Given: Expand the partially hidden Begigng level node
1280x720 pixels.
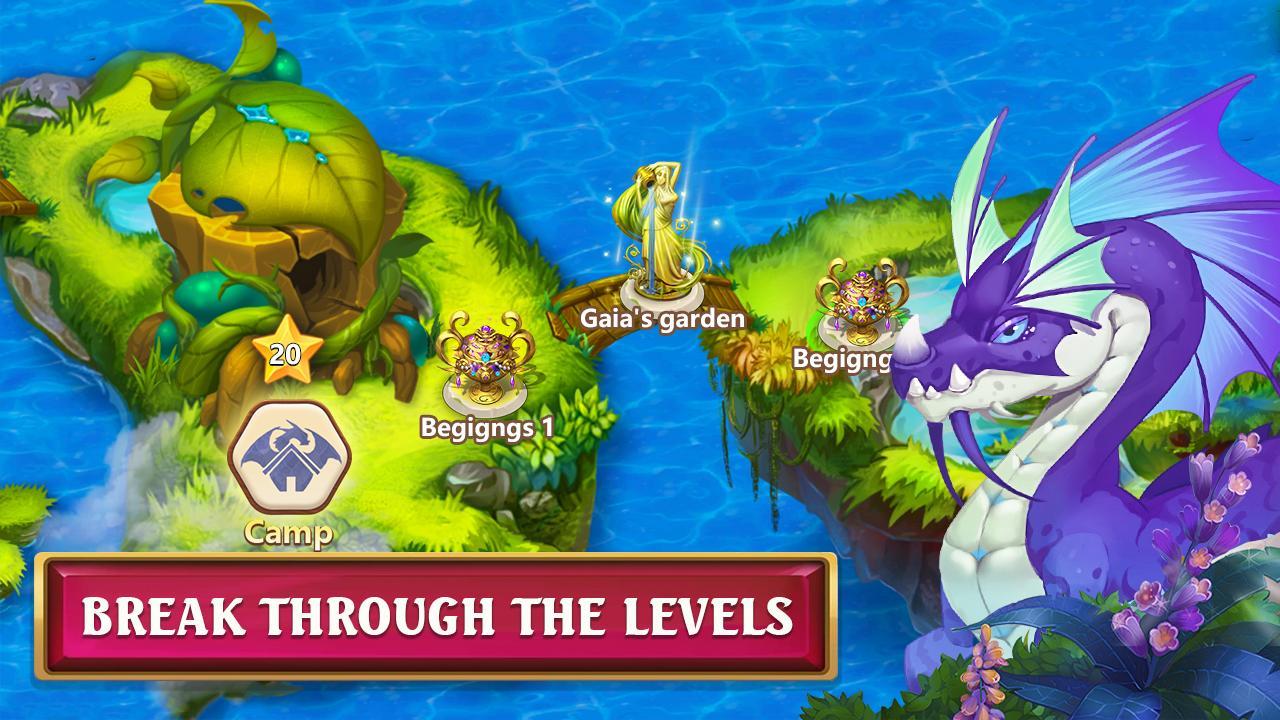Looking at the screenshot, I should click(860, 300).
